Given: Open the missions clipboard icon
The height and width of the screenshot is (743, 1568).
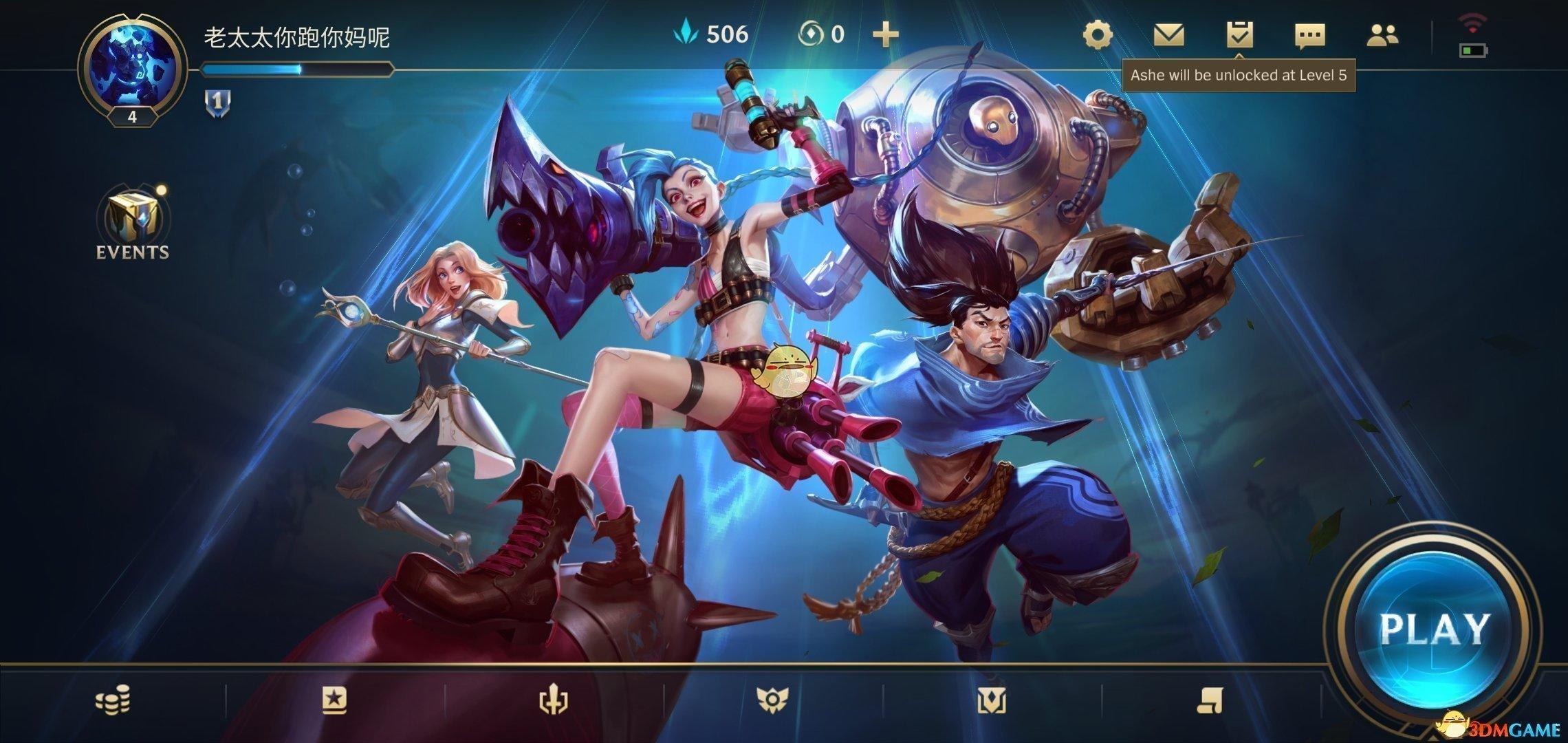Looking at the screenshot, I should pyautogui.click(x=1241, y=34).
